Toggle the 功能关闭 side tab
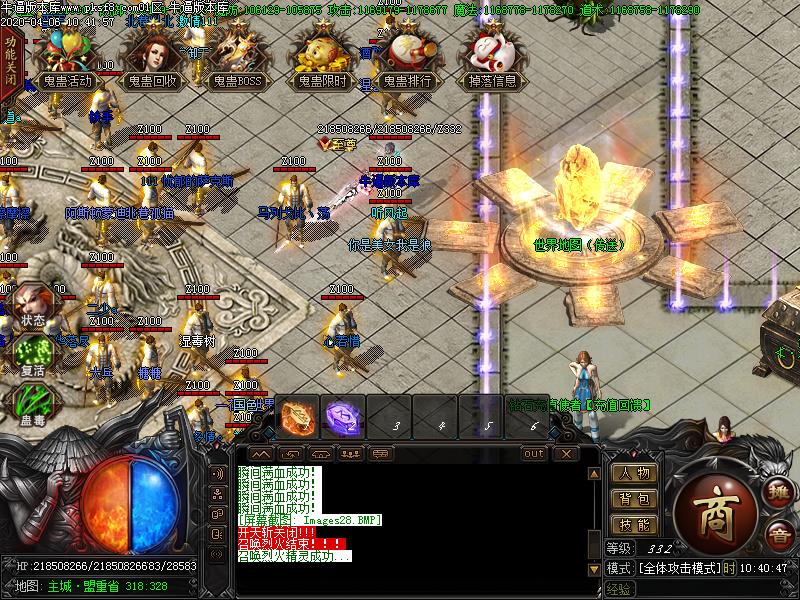The image size is (800, 600). 10,62
